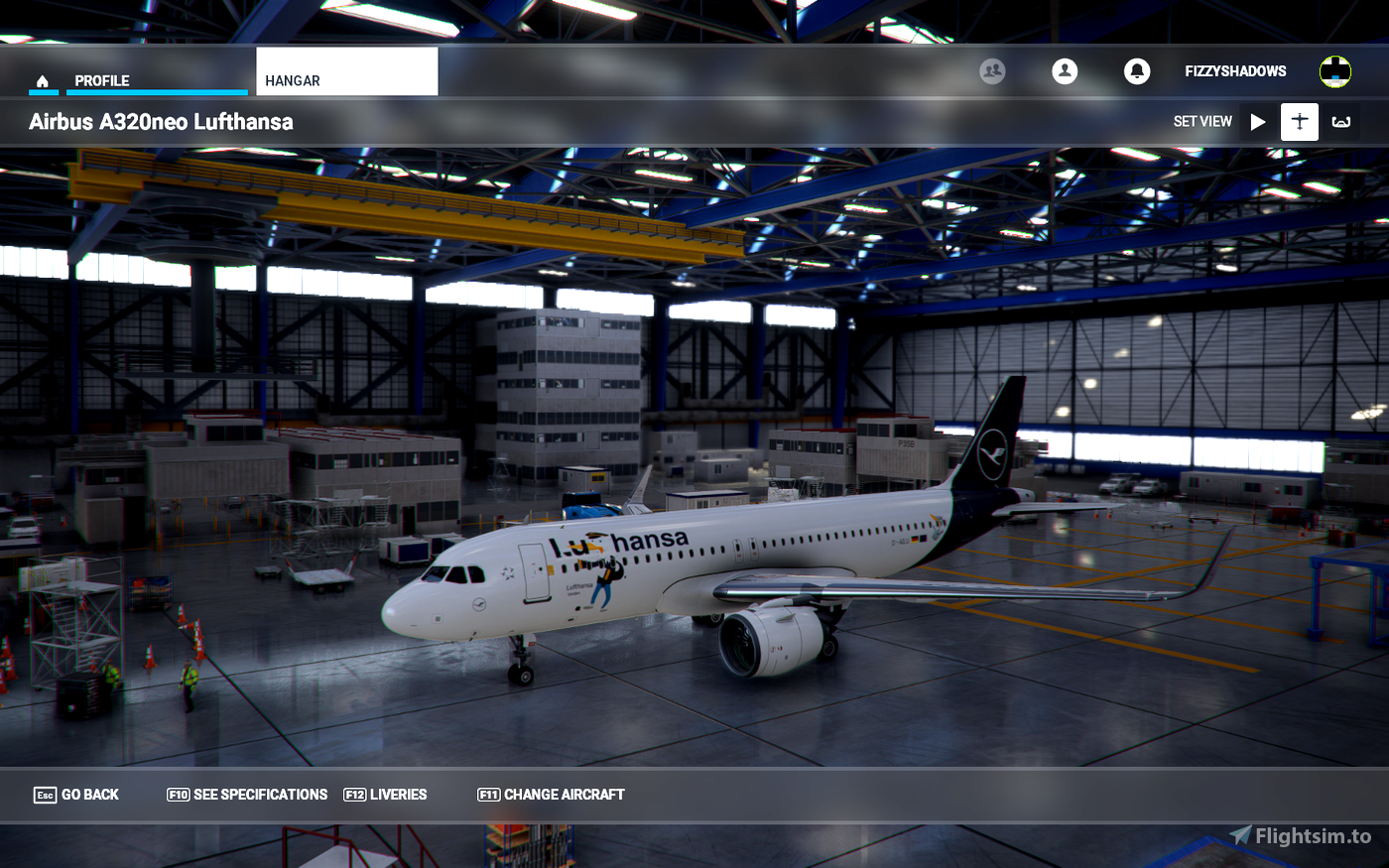Click the F11 key icon before Change Aircraft
1389x868 pixels.
point(487,795)
